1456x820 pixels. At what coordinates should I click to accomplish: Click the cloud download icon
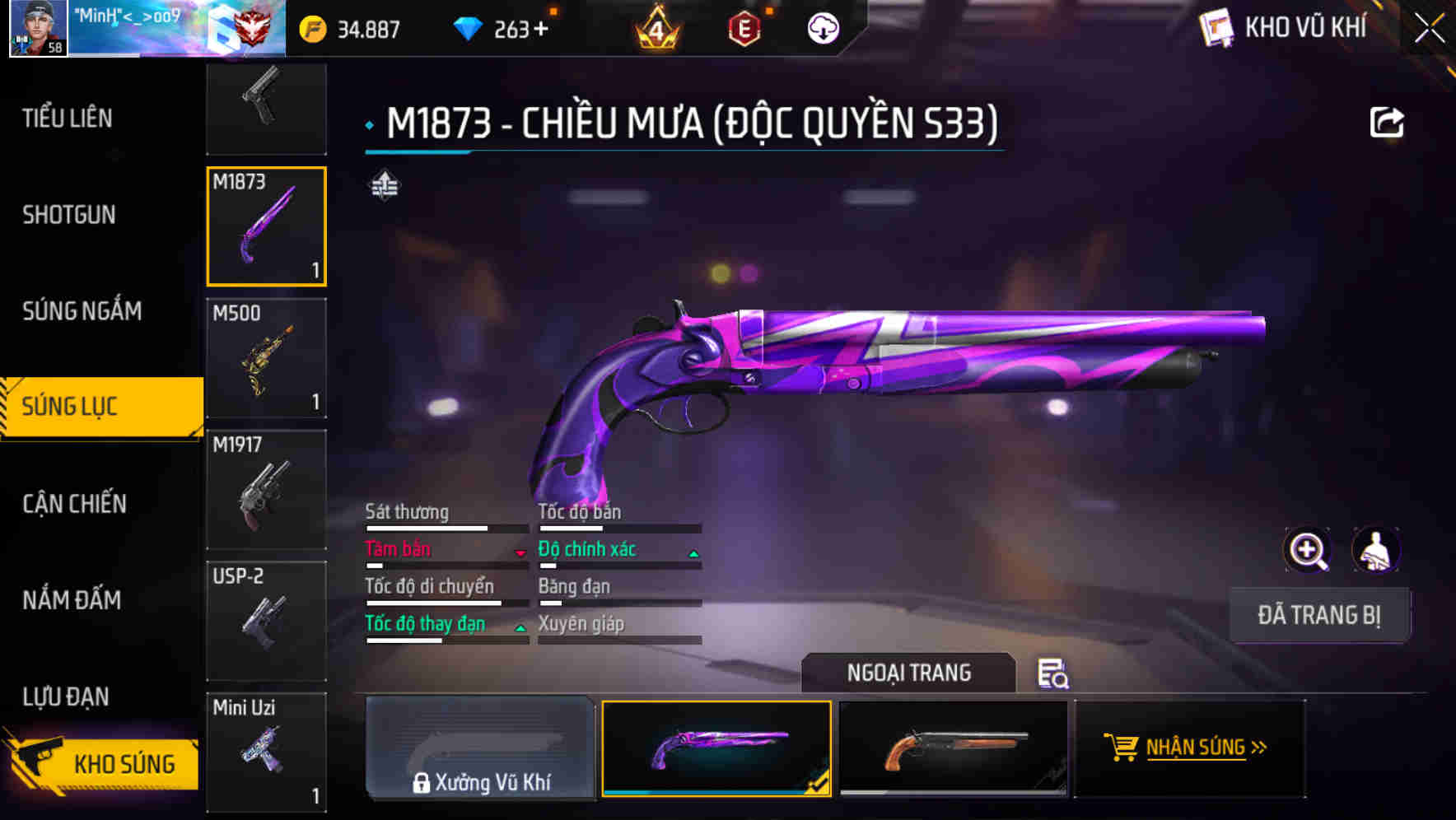820,27
